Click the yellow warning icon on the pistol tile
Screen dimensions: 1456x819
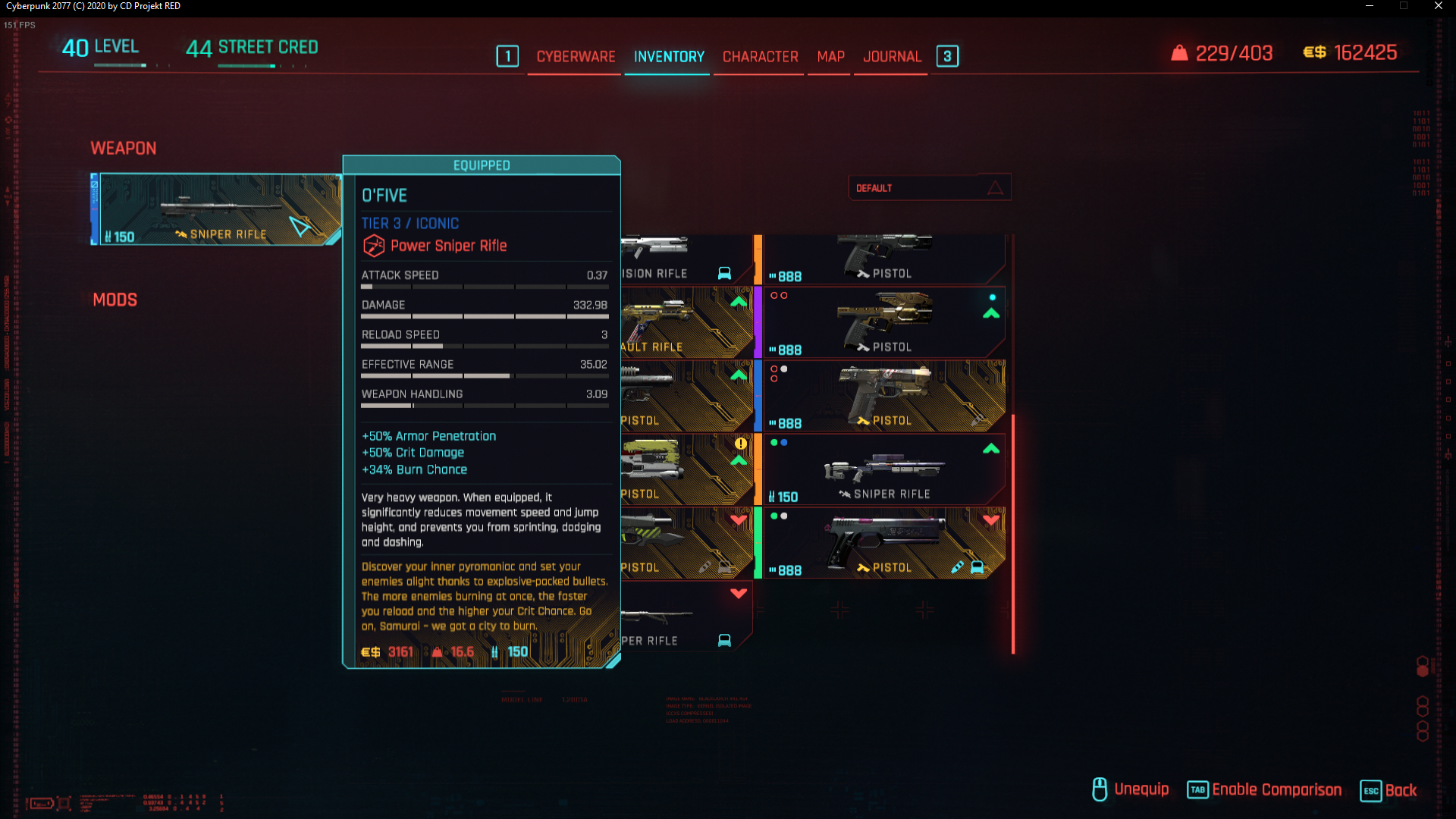pyautogui.click(x=740, y=443)
